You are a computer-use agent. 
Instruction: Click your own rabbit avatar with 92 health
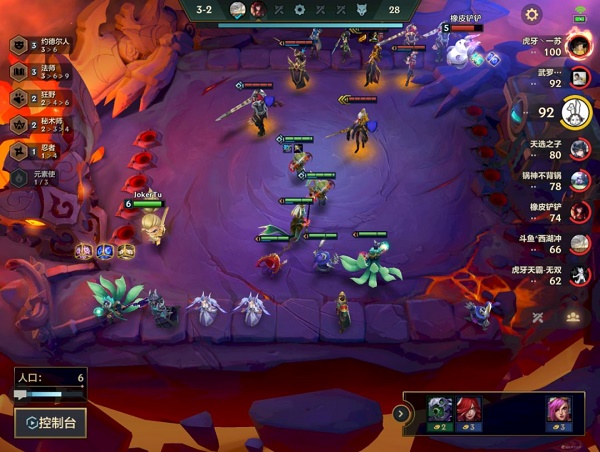point(572,113)
